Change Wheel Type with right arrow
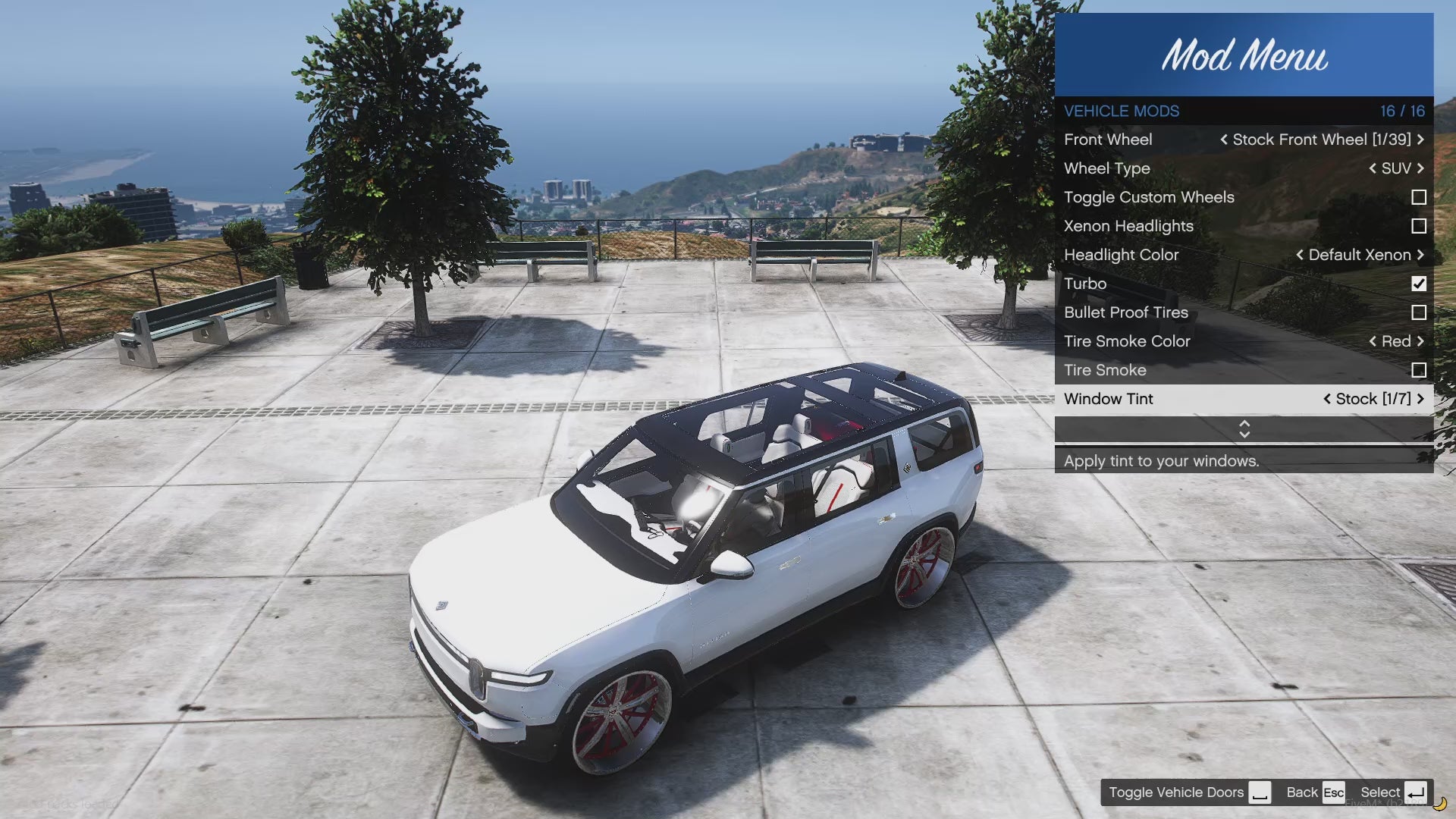1456x819 pixels. (x=1420, y=168)
